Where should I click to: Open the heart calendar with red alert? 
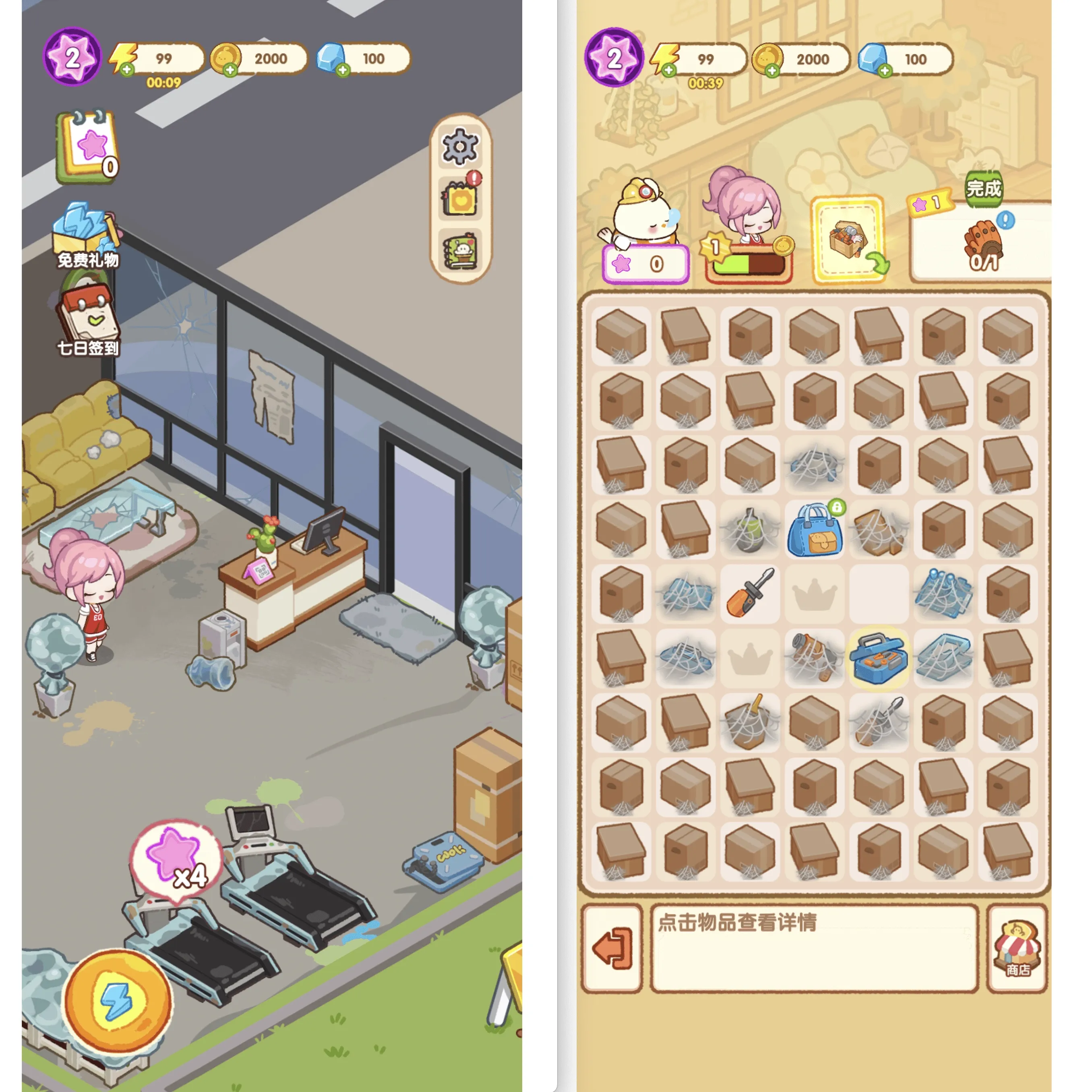[460, 198]
